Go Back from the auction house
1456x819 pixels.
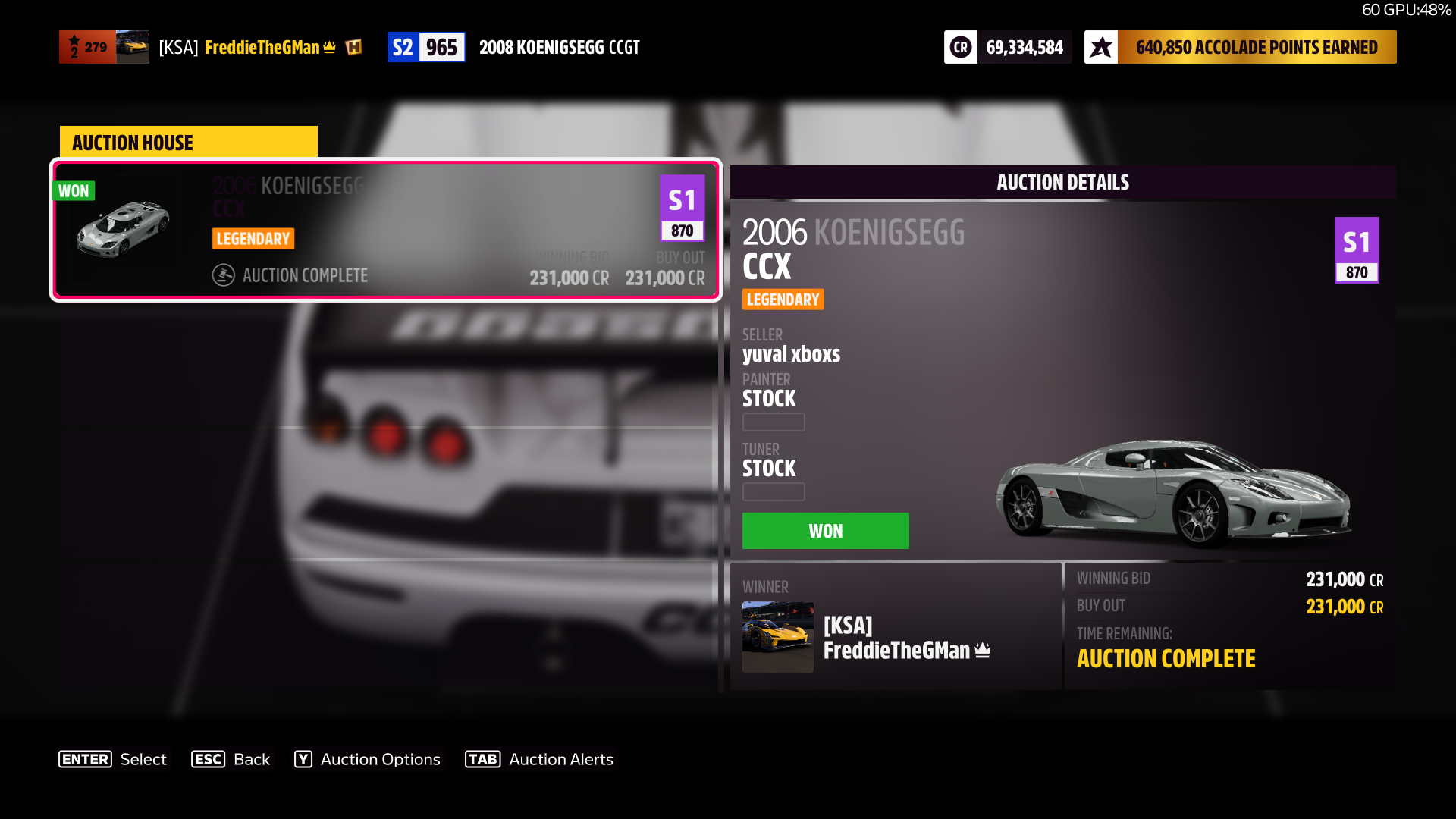(x=231, y=759)
